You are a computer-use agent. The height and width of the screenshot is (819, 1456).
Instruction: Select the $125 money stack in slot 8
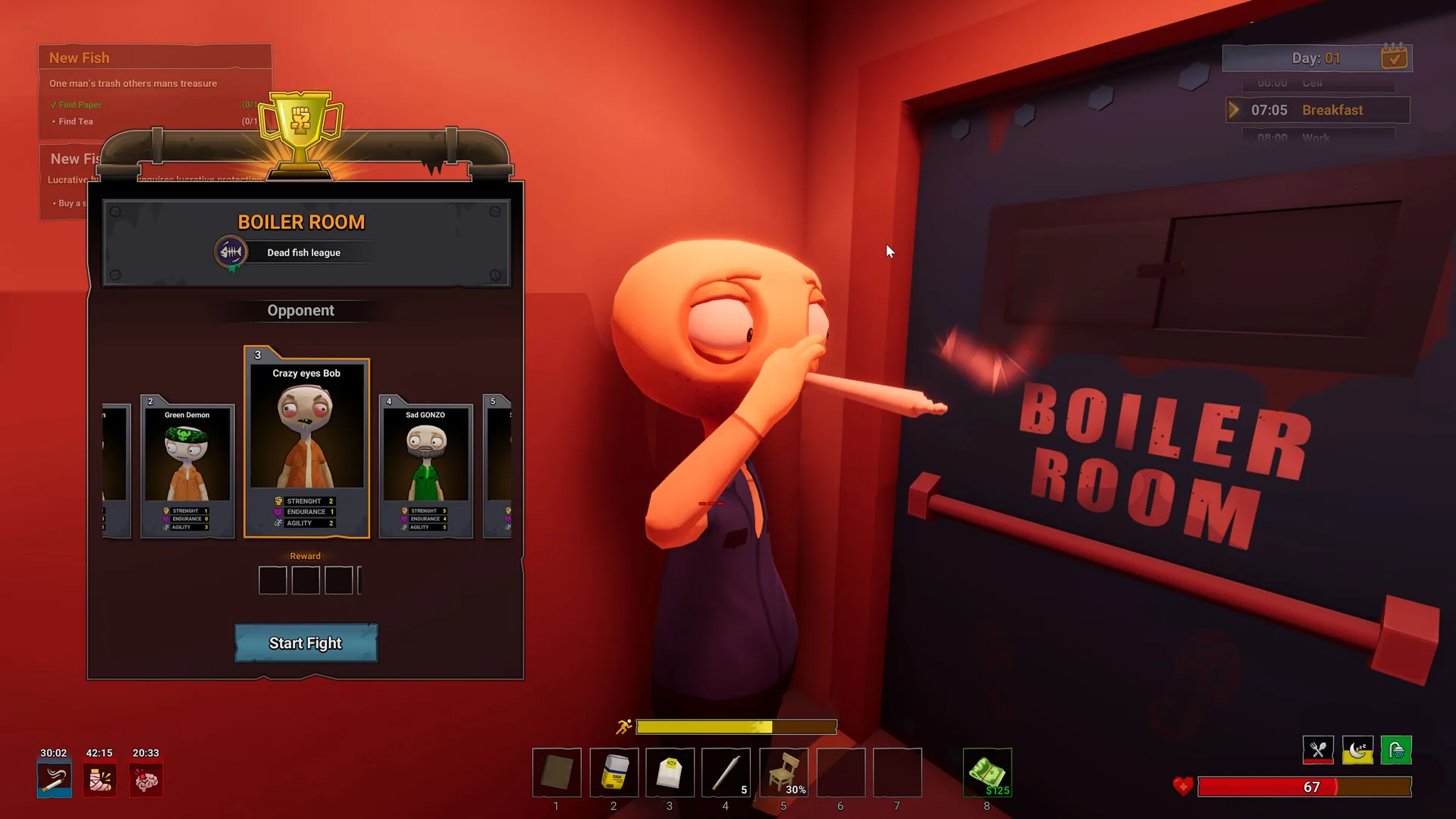click(987, 773)
